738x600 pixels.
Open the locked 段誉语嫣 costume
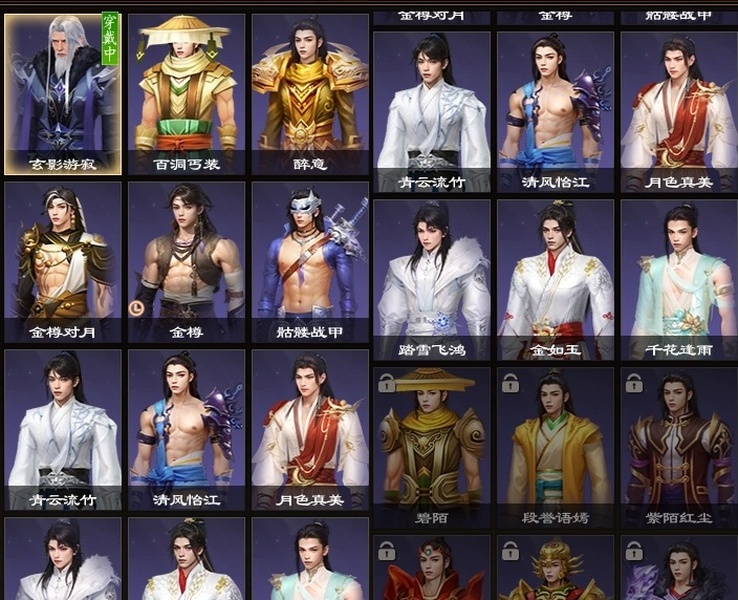pos(556,447)
